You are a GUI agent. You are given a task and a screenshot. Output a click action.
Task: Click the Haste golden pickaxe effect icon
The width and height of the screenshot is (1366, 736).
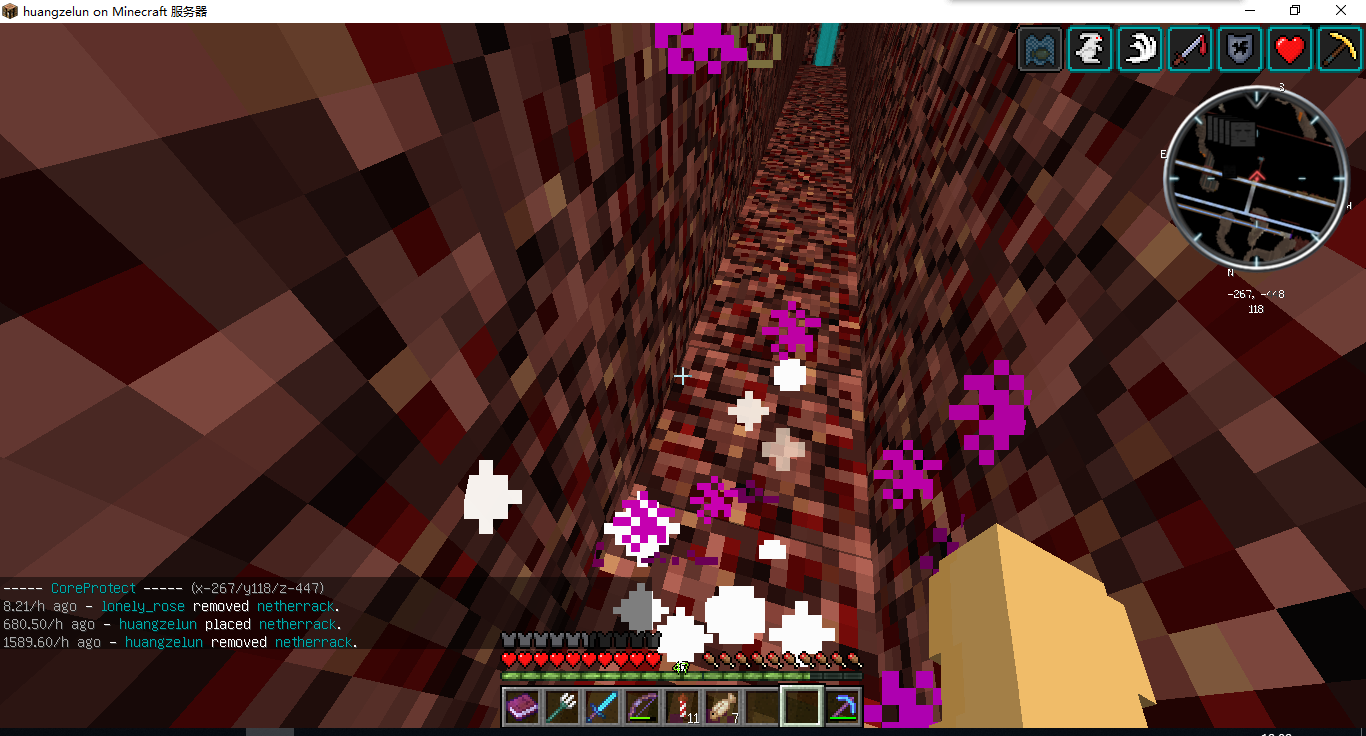coord(1340,49)
